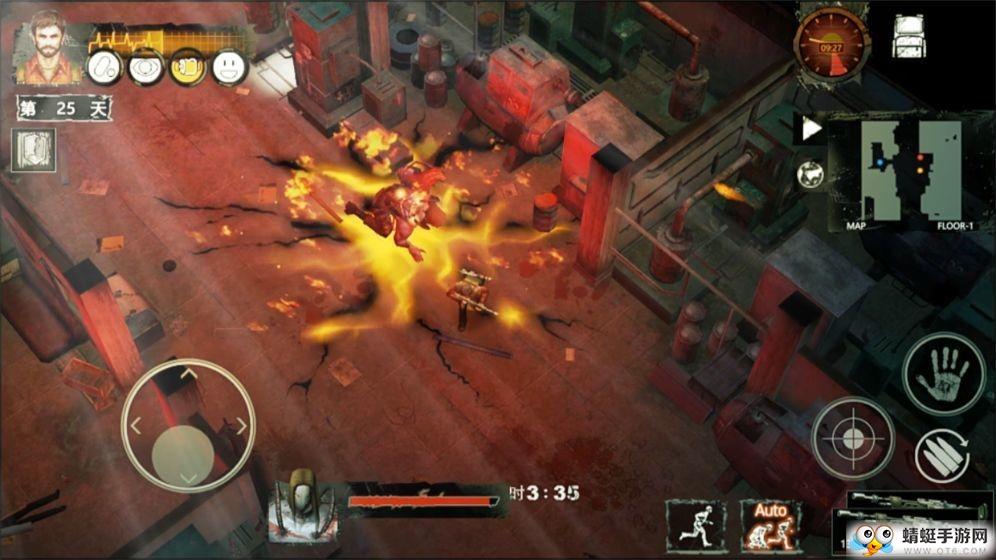Toggle the Auto stance mode

769,524
